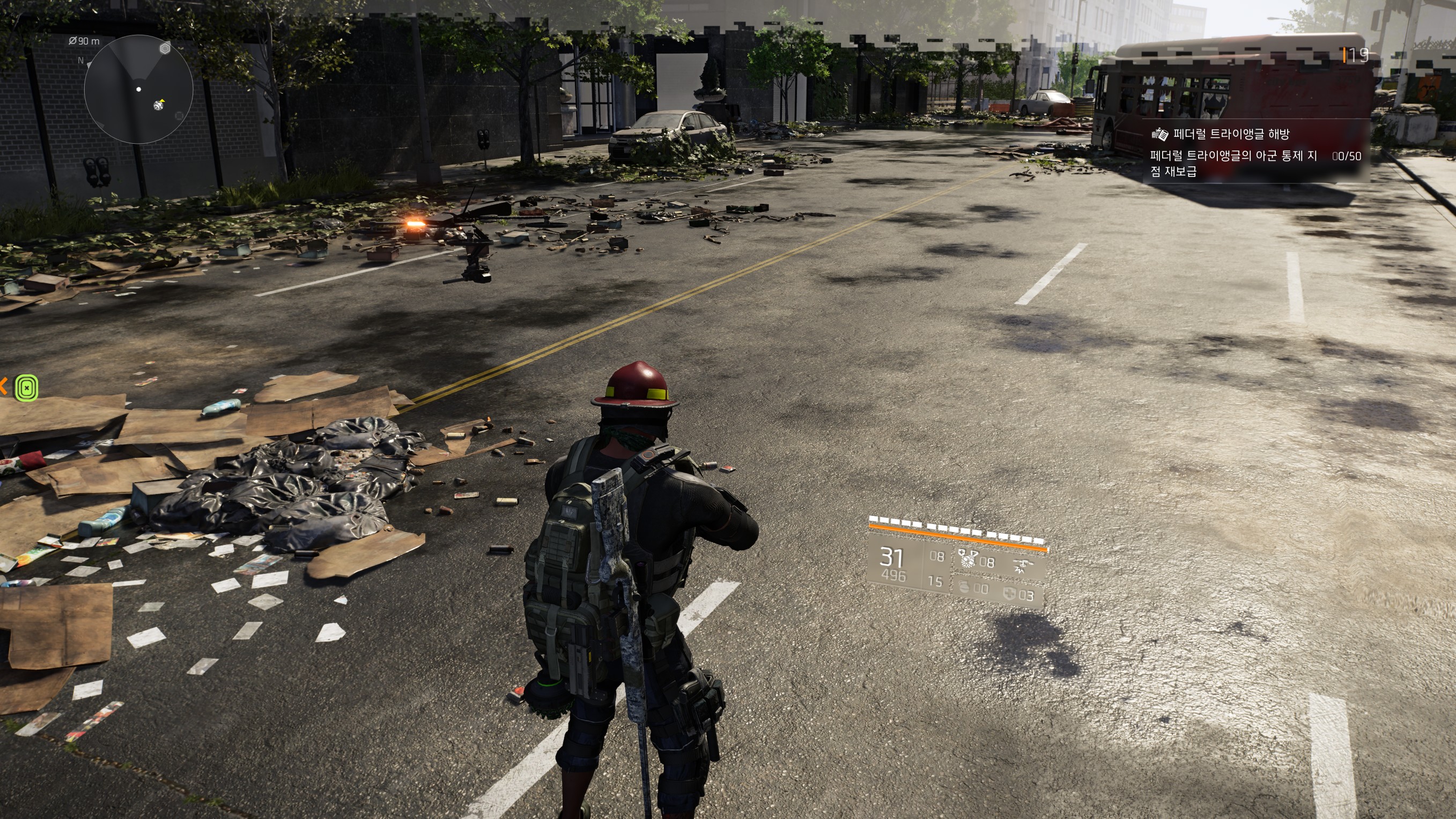Select the hexagon marker on the minimap
1456x819 pixels.
point(165,49)
